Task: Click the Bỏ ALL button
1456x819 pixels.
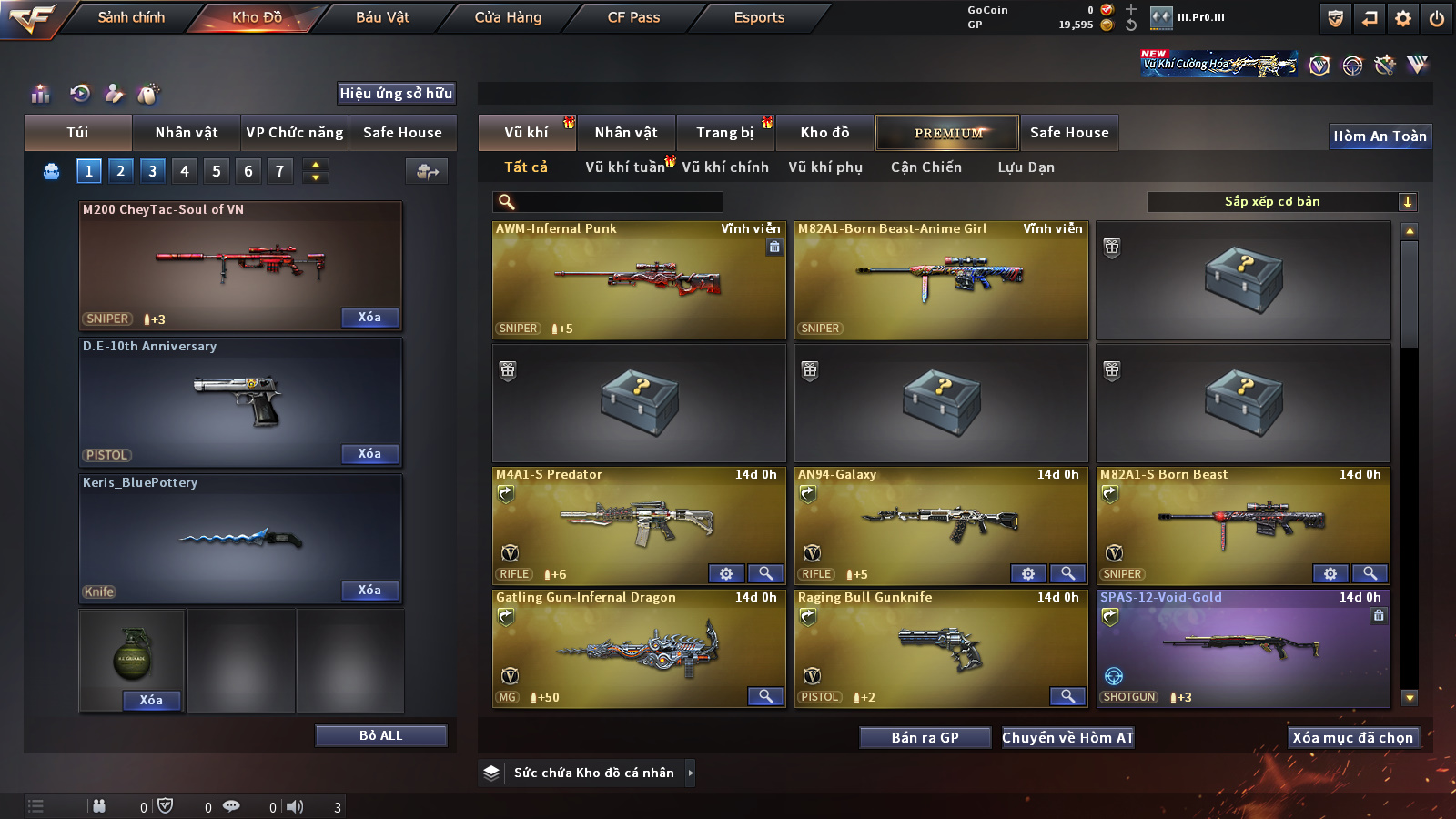Action: (380, 735)
